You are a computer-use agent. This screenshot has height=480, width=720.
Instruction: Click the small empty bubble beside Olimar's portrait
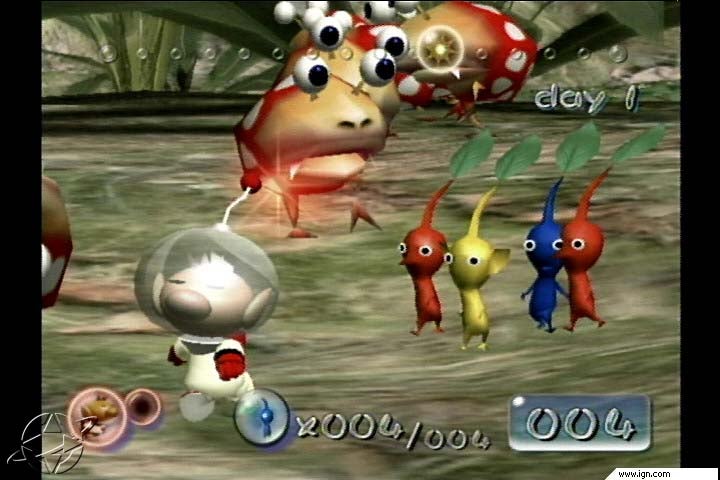click(144, 408)
